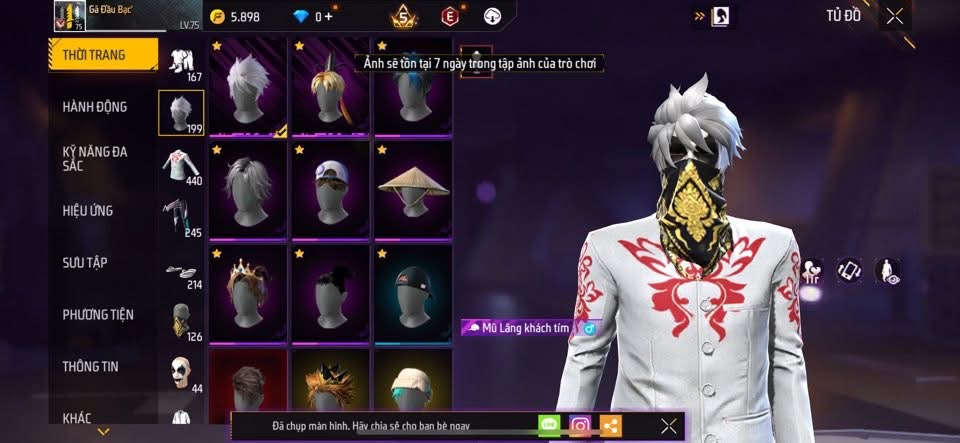Viewport: 960px width, 443px height.
Task: Open the Sưu Tập tab
Action: [x=85, y=263]
